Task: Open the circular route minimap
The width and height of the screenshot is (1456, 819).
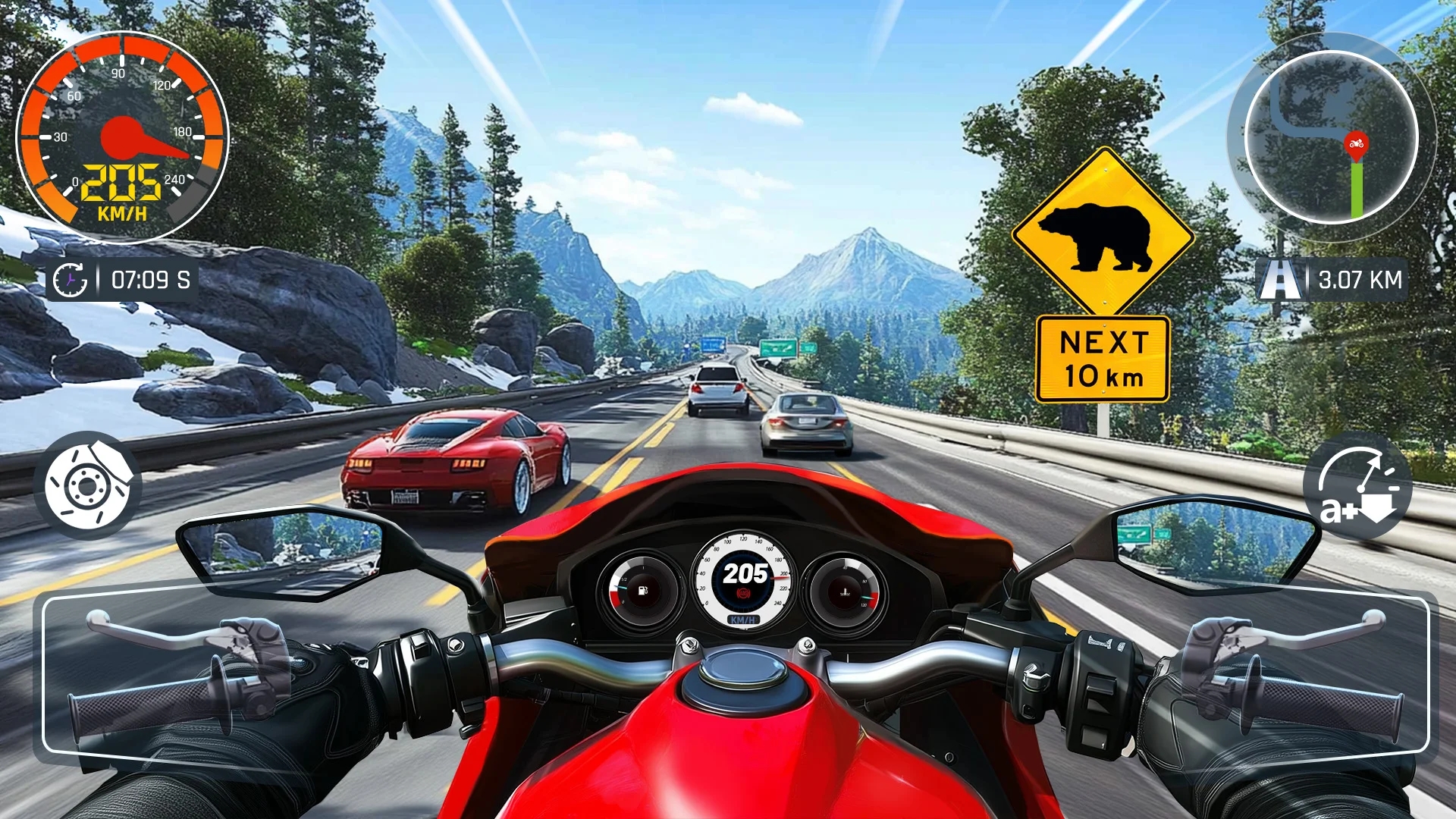Action: coord(1331,136)
